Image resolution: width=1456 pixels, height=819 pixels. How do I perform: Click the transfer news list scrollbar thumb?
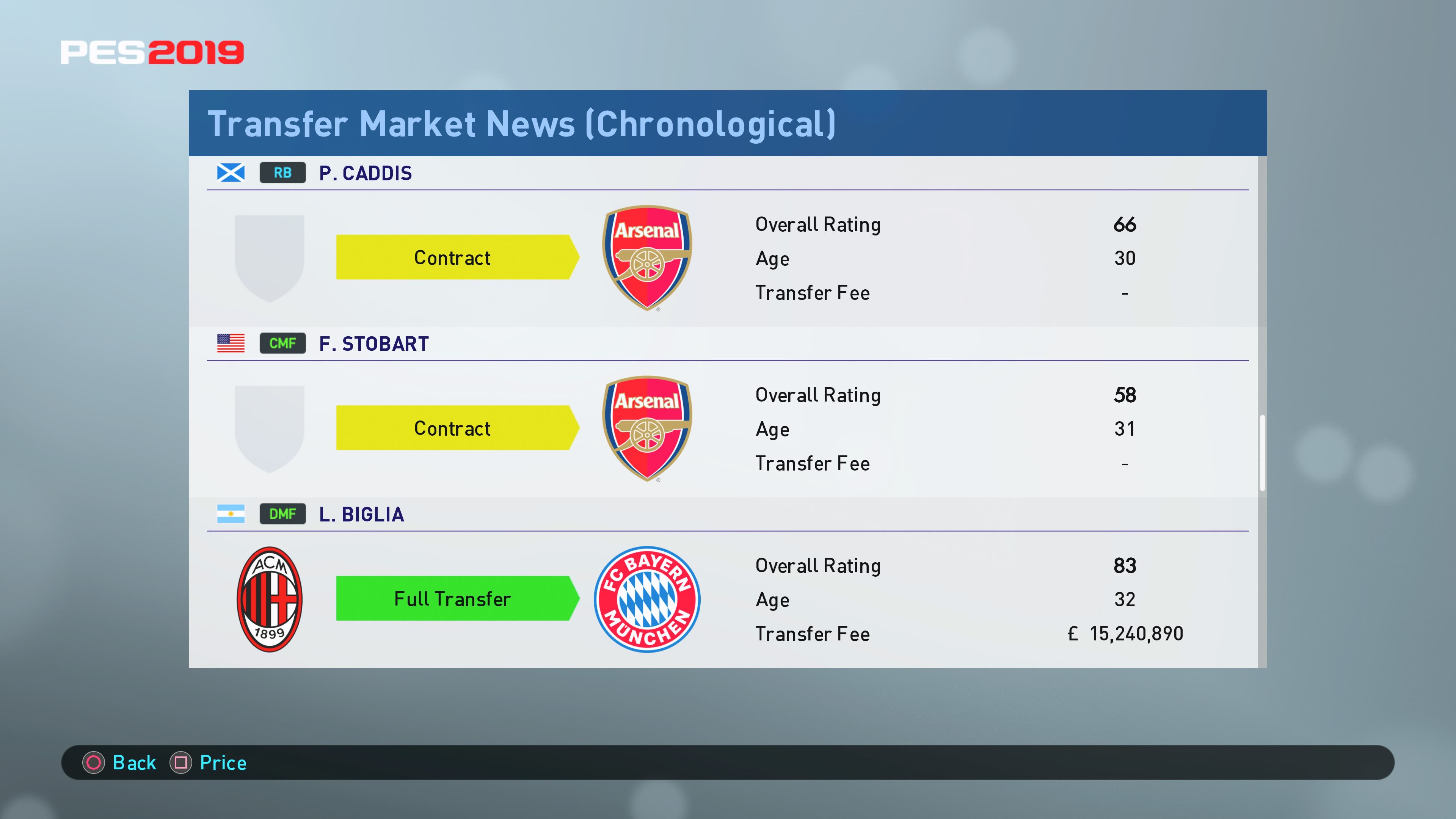1262,453
